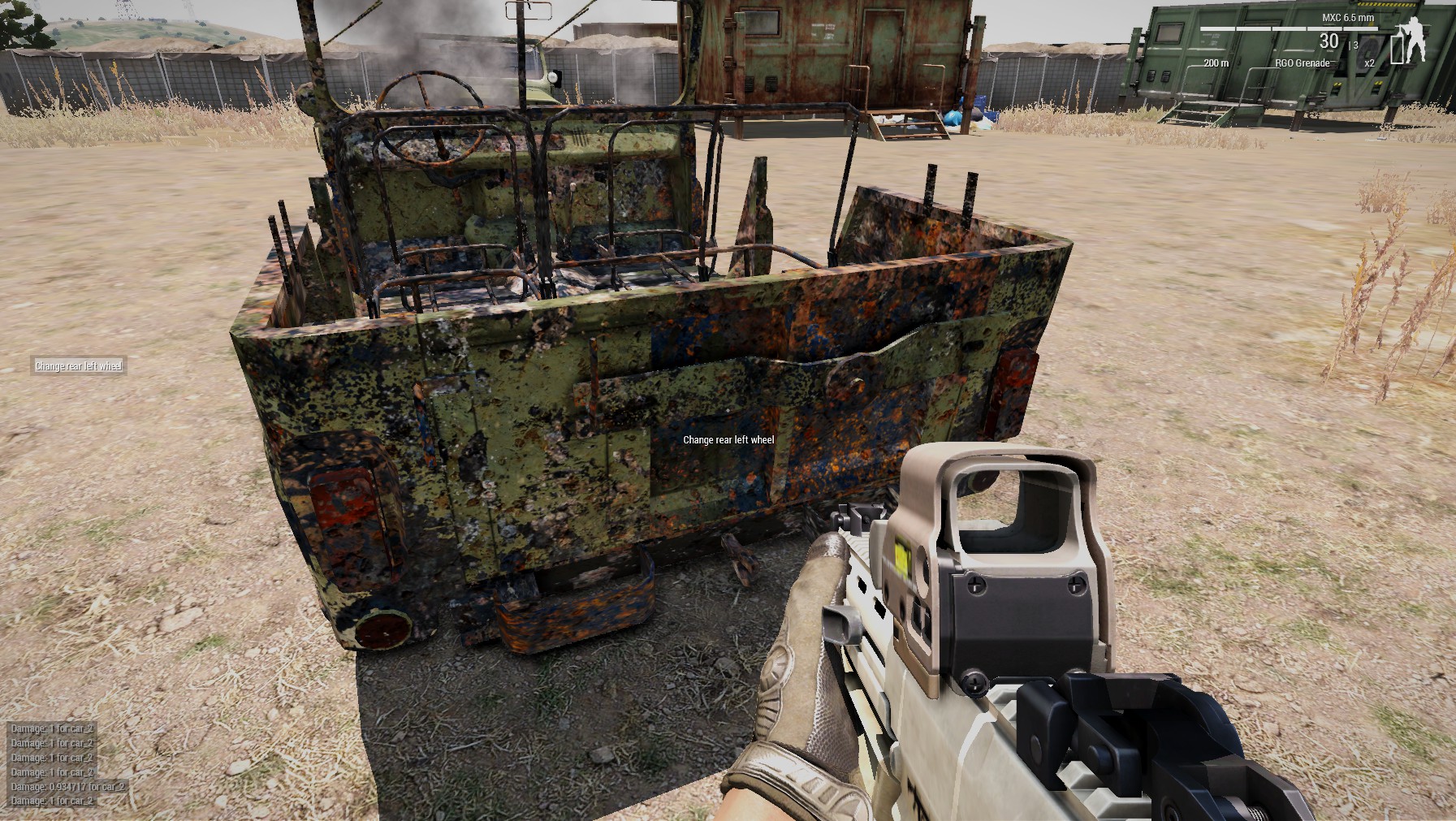This screenshot has height=821, width=1456.
Task: Click the soldier stance indicator icon
Action: 1414,38
